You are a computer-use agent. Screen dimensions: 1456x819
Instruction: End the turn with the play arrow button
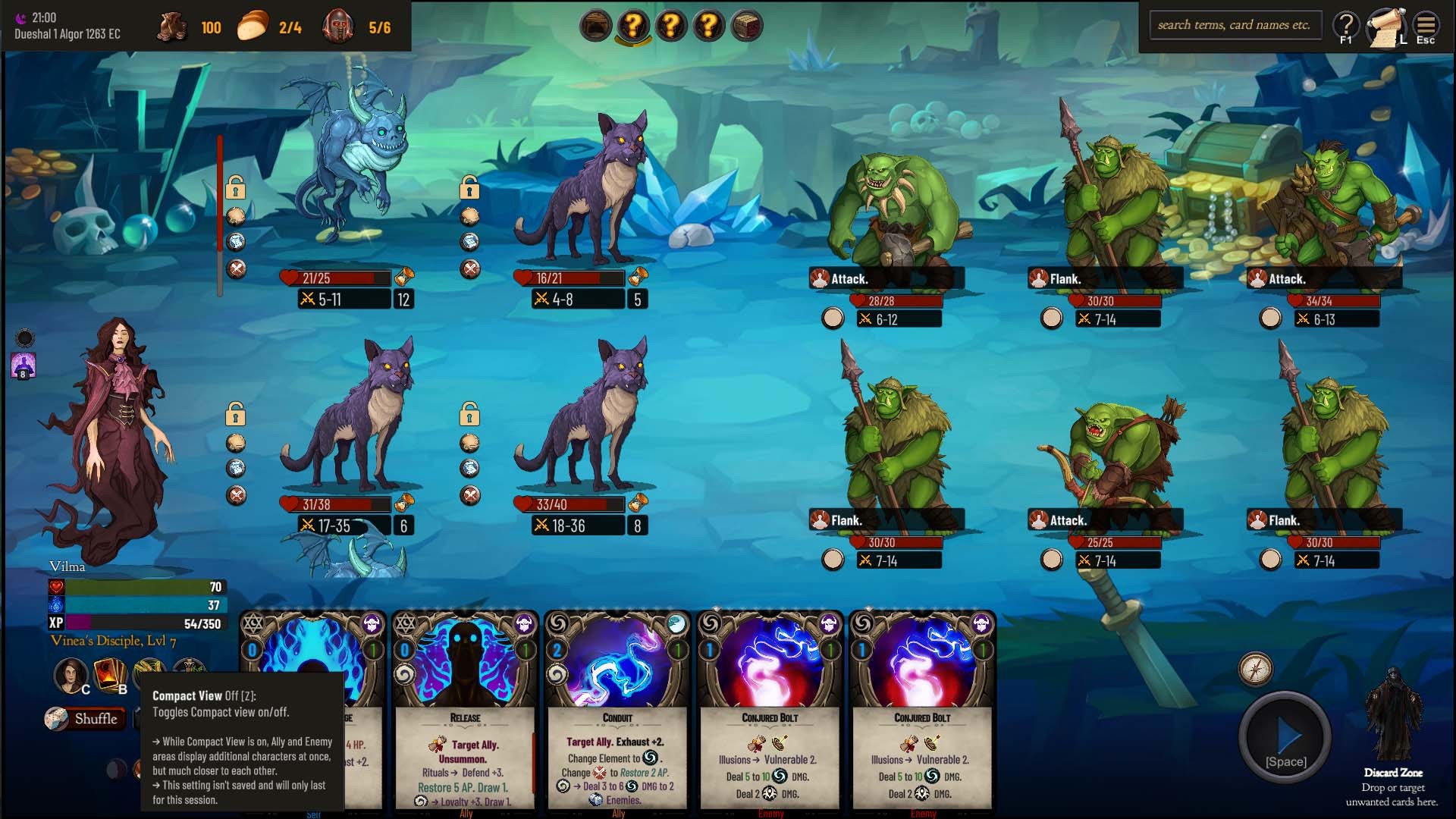click(x=1285, y=738)
